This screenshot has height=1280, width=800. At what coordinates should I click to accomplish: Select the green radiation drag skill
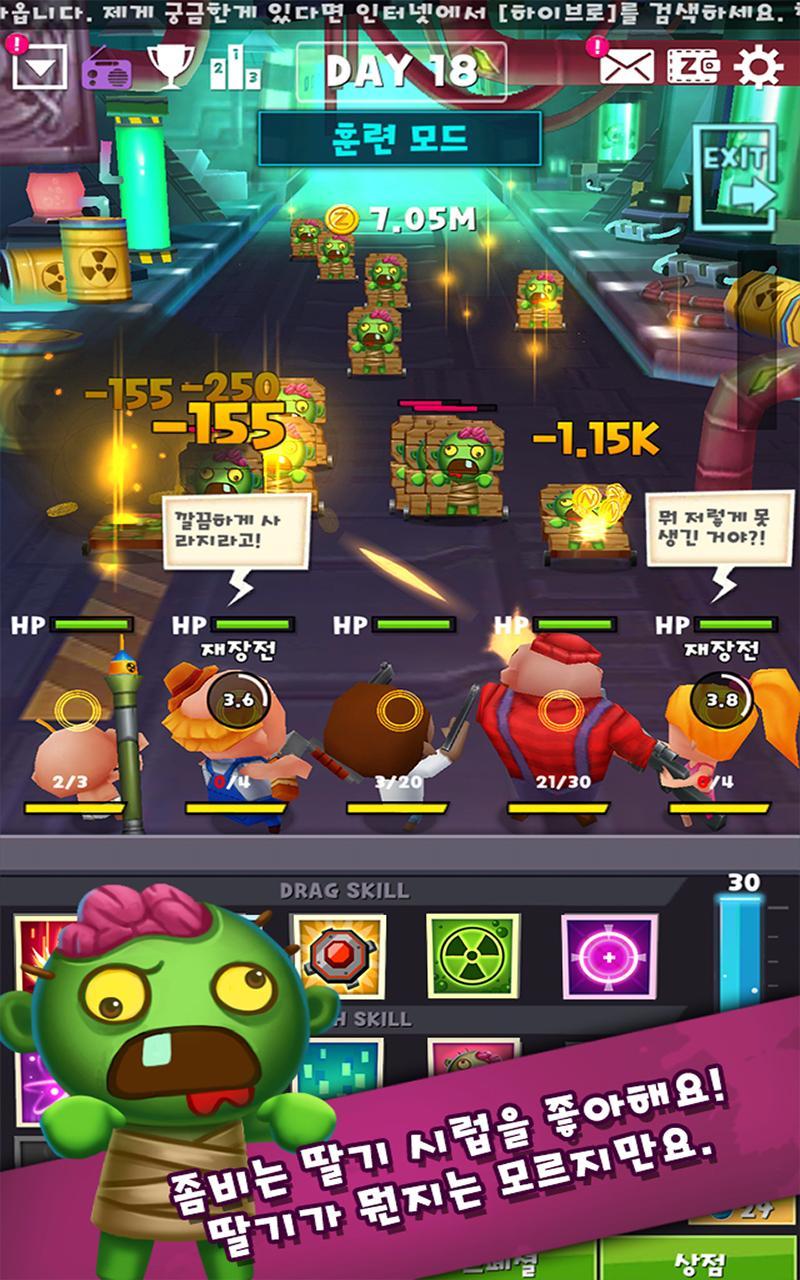tap(473, 956)
